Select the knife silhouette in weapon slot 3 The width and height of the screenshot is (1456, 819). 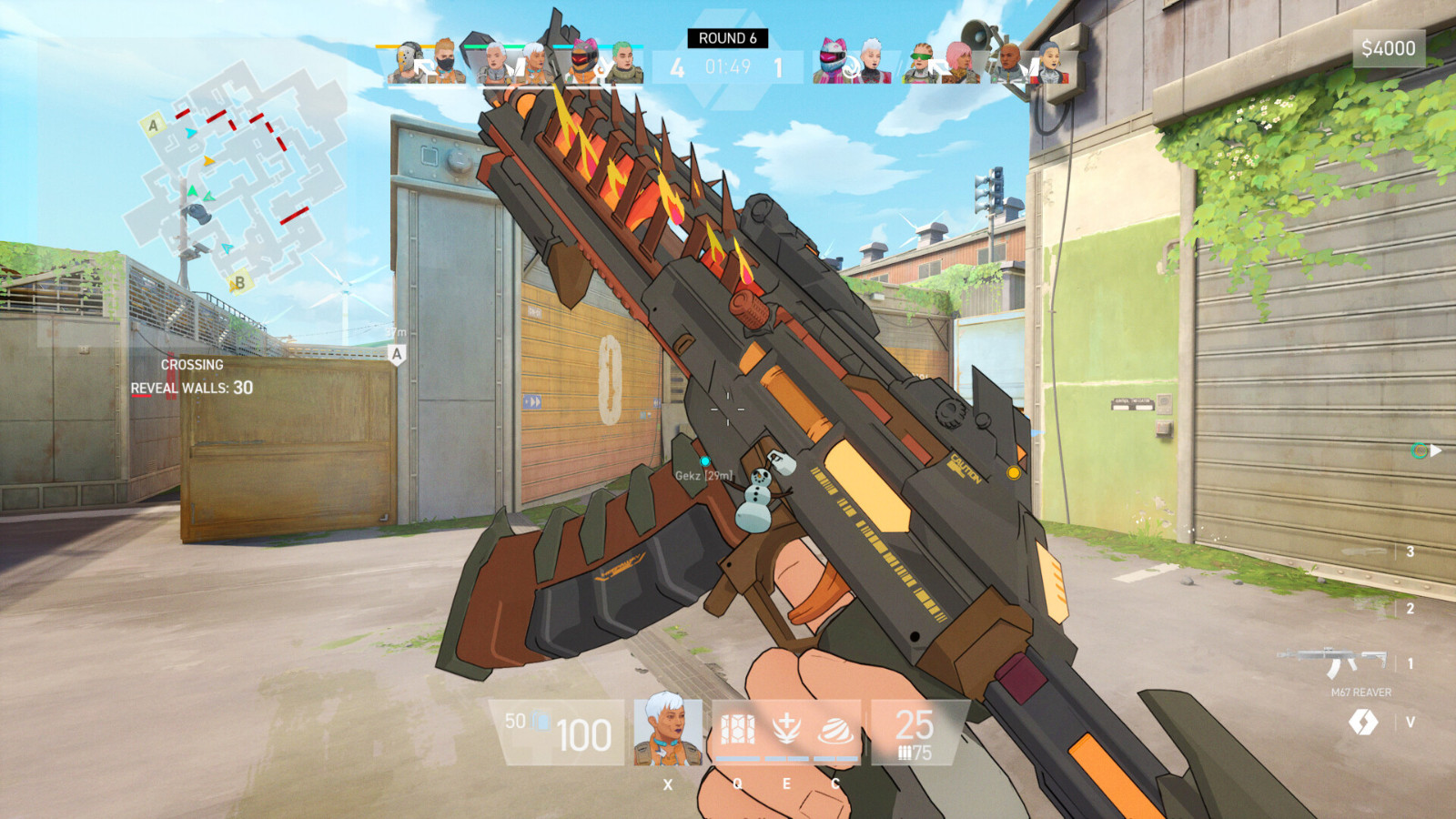click(x=1363, y=551)
